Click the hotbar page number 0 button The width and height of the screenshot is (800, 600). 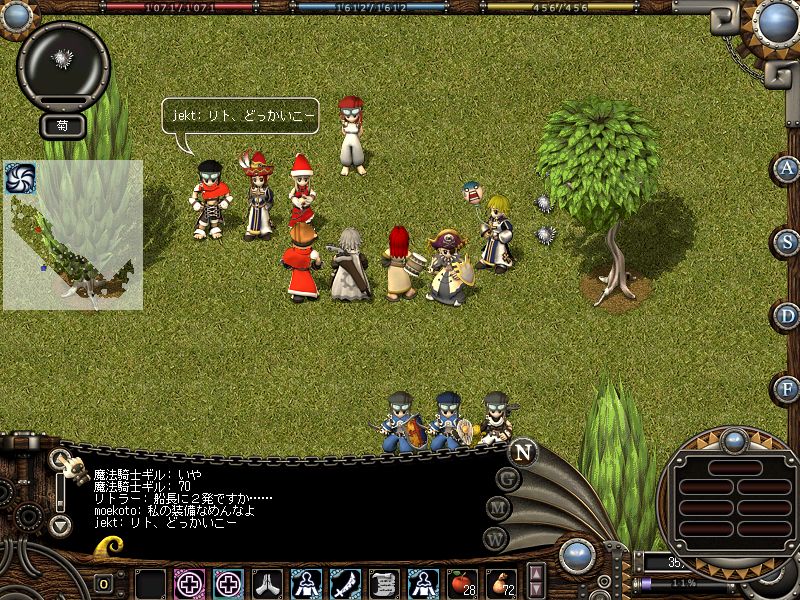pyautogui.click(x=104, y=584)
